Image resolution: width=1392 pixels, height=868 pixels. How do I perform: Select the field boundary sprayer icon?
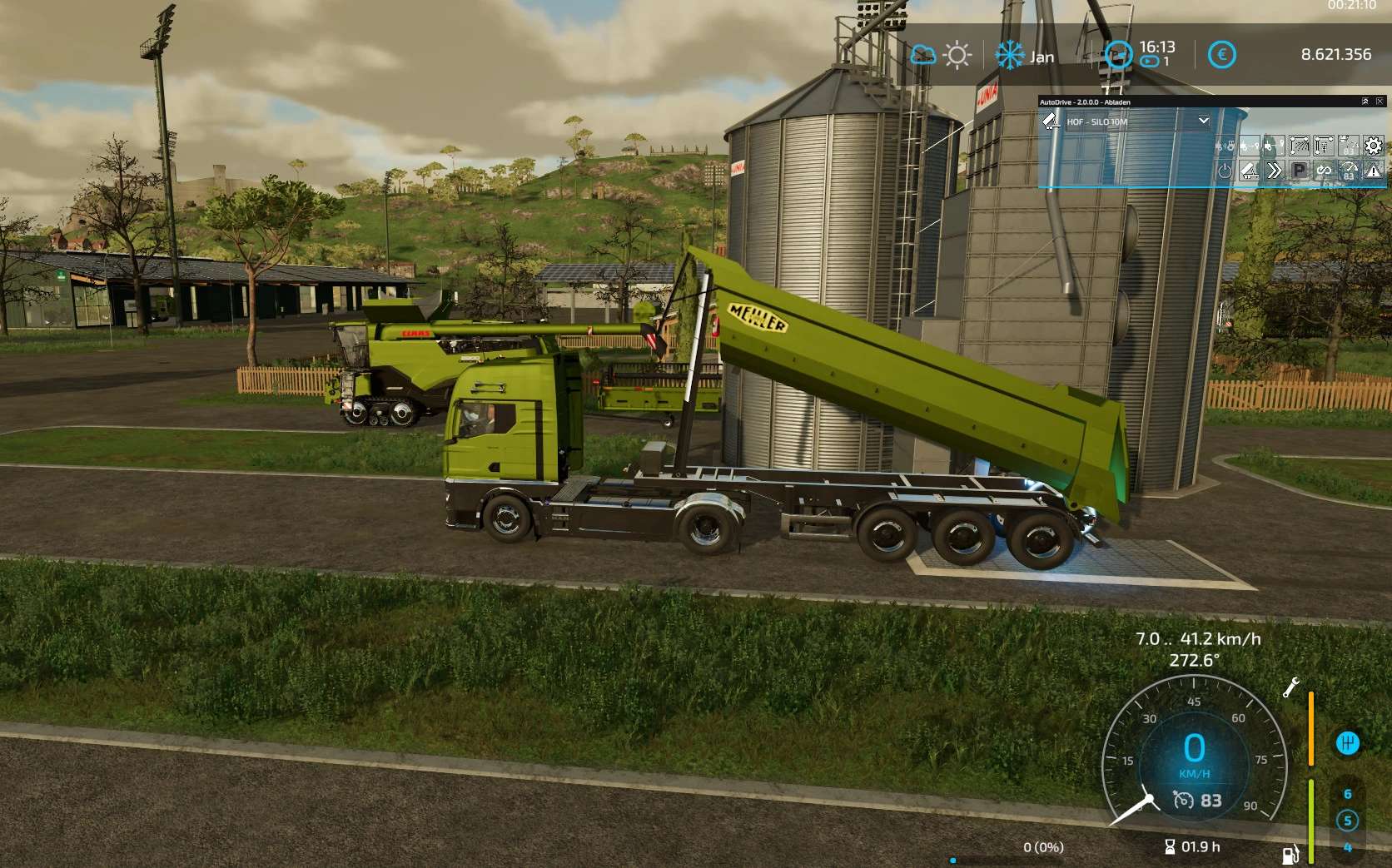pos(1299,146)
